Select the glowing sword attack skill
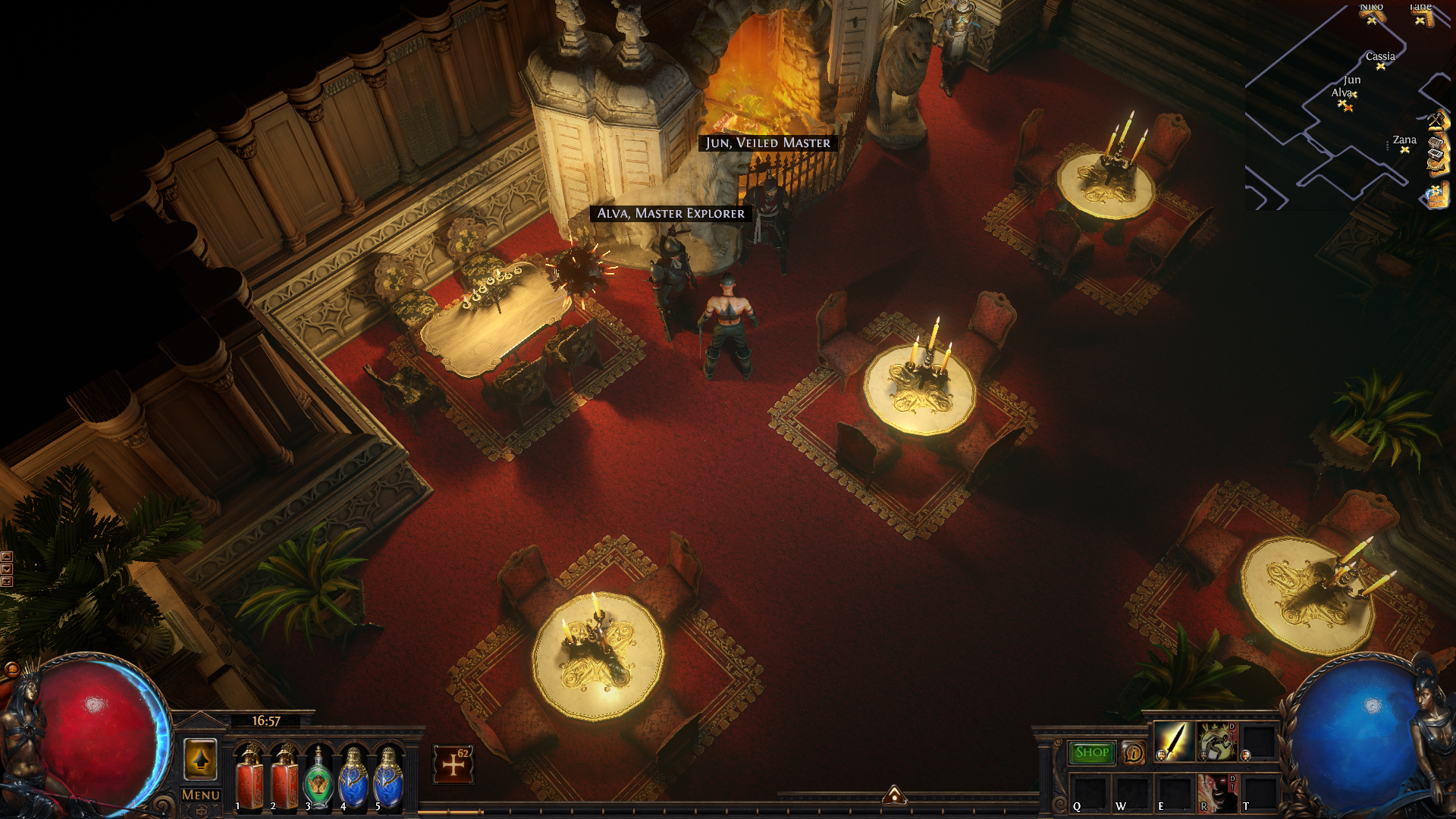Screen dimensions: 1456x819 (1172, 741)
